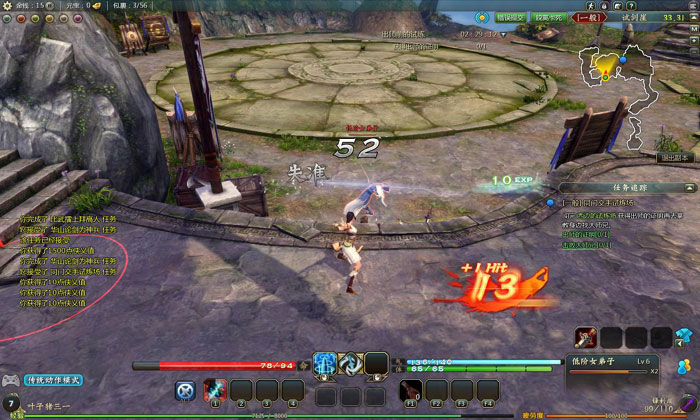Use the red item in F1 slot
Image resolution: width=700 pixels, height=420 pixels.
pyautogui.click(x=411, y=389)
